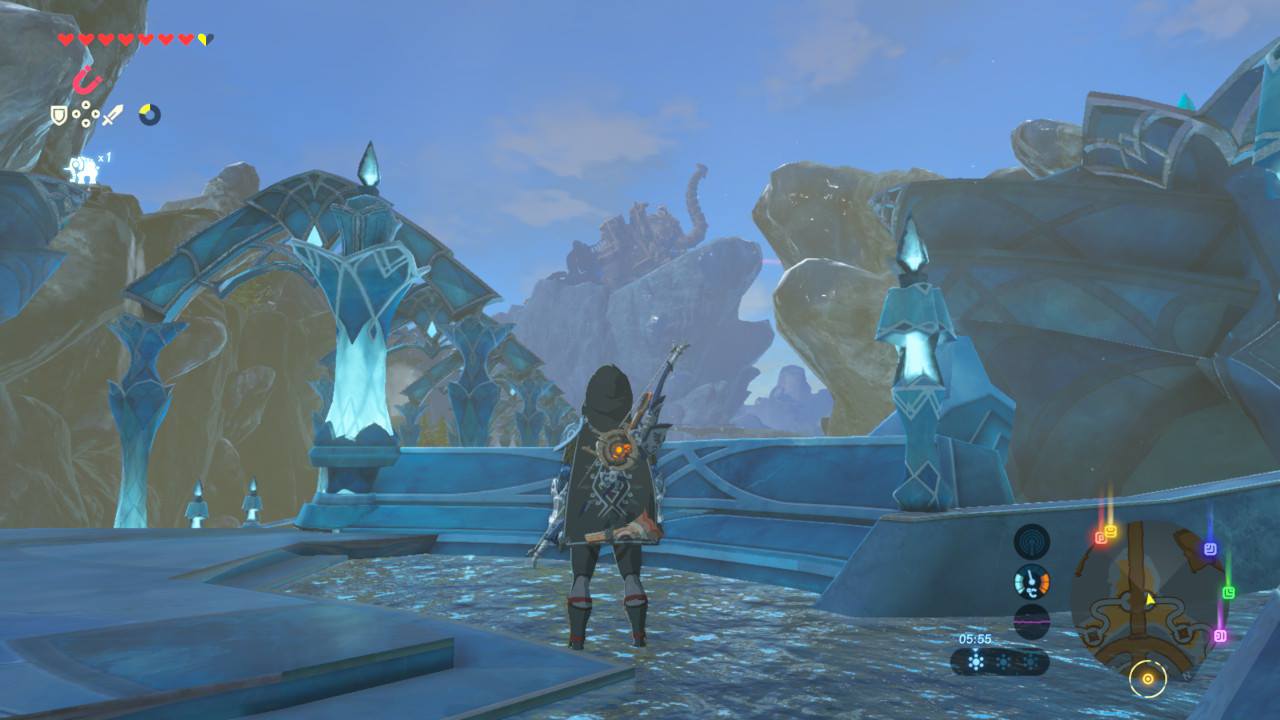Select the blue stamp marker on minimap
This screenshot has height=720, width=1280.
[1210, 549]
